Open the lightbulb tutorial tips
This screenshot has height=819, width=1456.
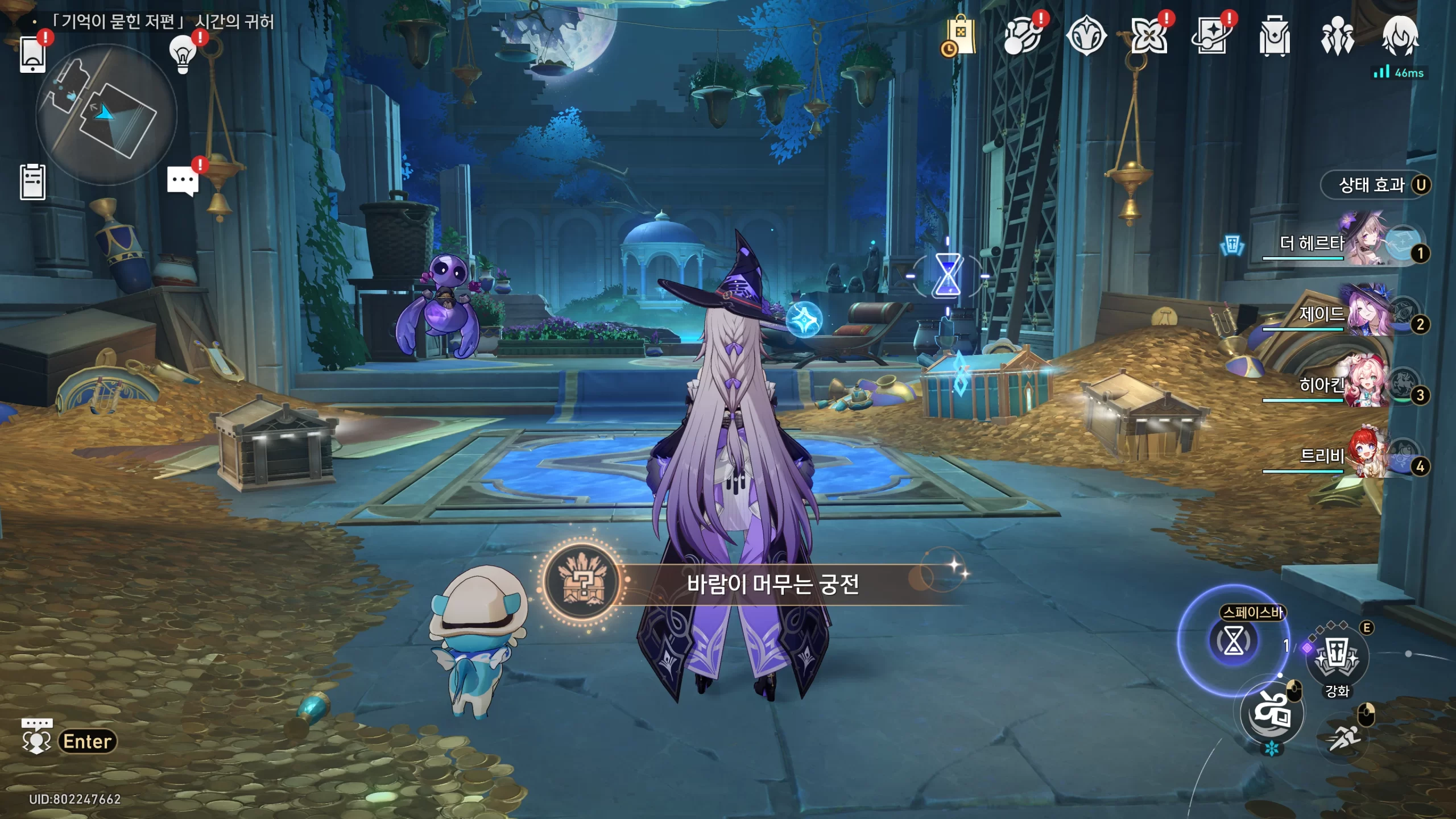click(183, 55)
